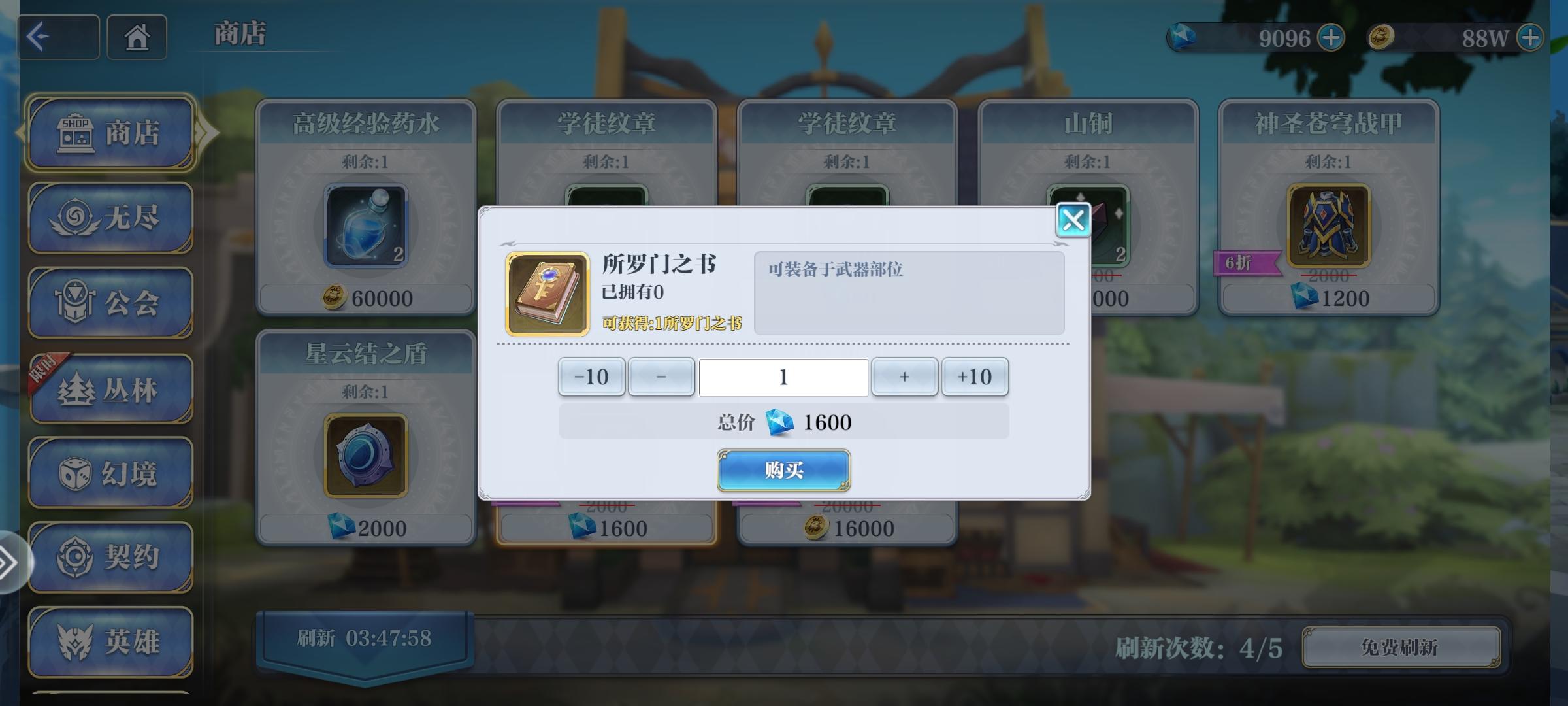Tap the 所罗门之书 book item icon
Viewport: 1568px width, 706px height.
click(547, 293)
